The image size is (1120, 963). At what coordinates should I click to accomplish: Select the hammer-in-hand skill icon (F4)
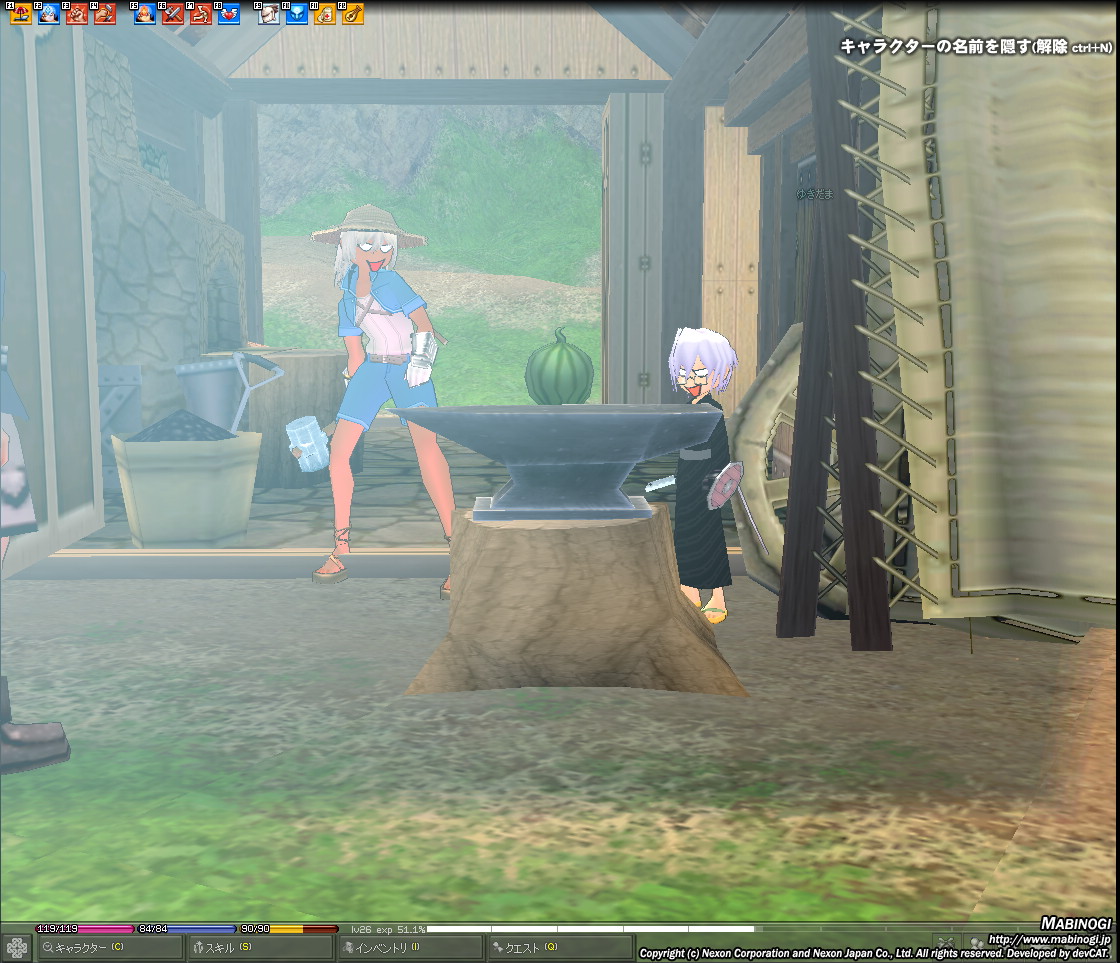105,14
